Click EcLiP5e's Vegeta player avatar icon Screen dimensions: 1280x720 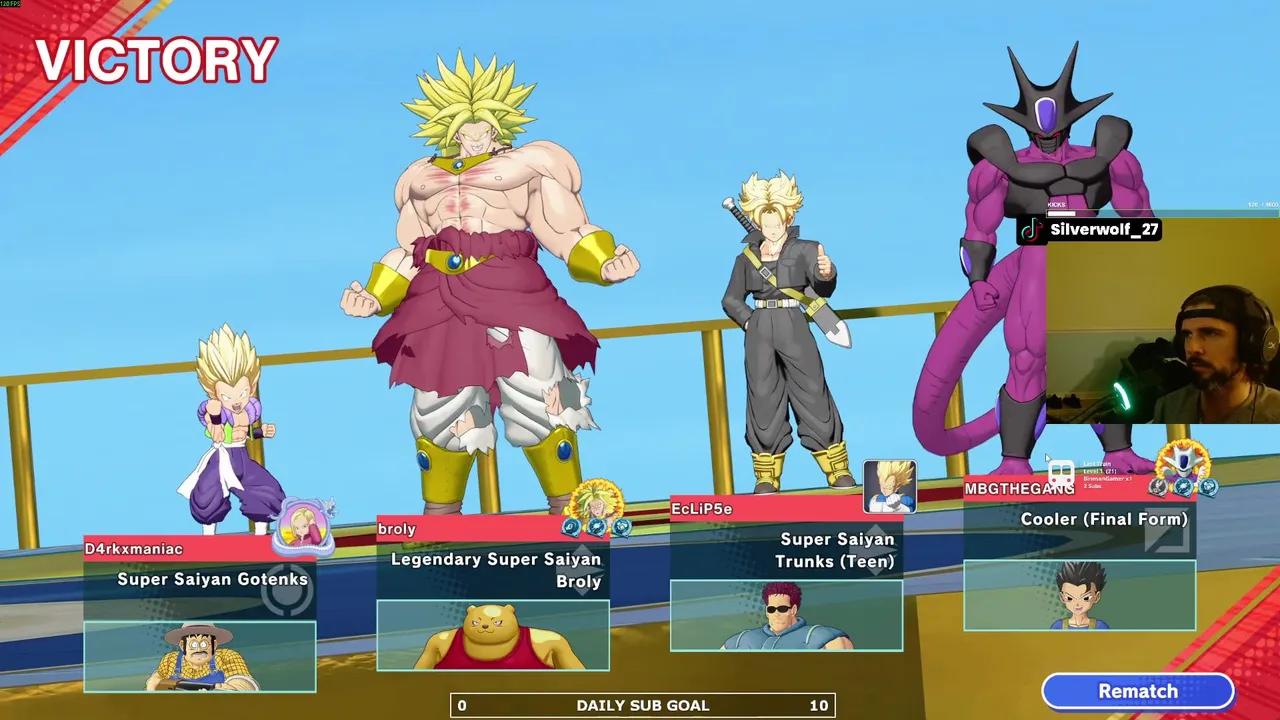(x=889, y=486)
